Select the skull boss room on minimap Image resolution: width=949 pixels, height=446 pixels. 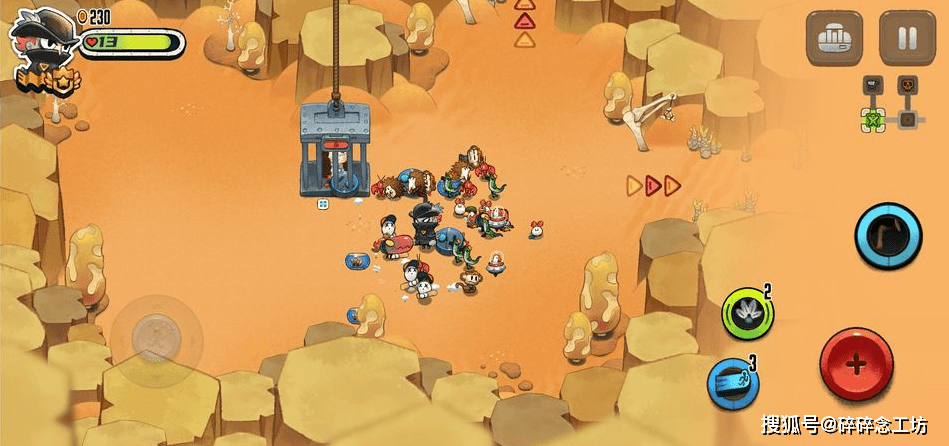coord(907,84)
